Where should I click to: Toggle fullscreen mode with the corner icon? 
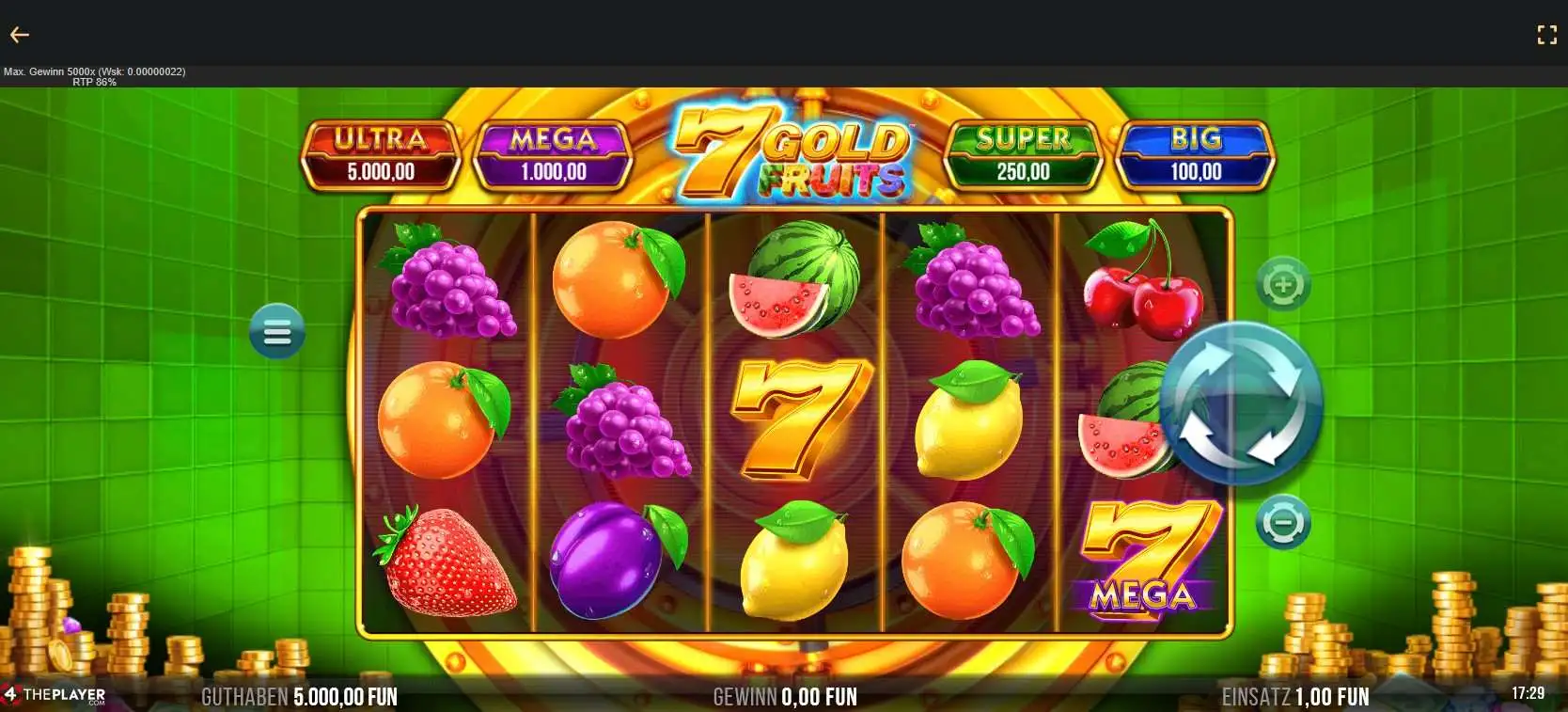tap(1547, 34)
